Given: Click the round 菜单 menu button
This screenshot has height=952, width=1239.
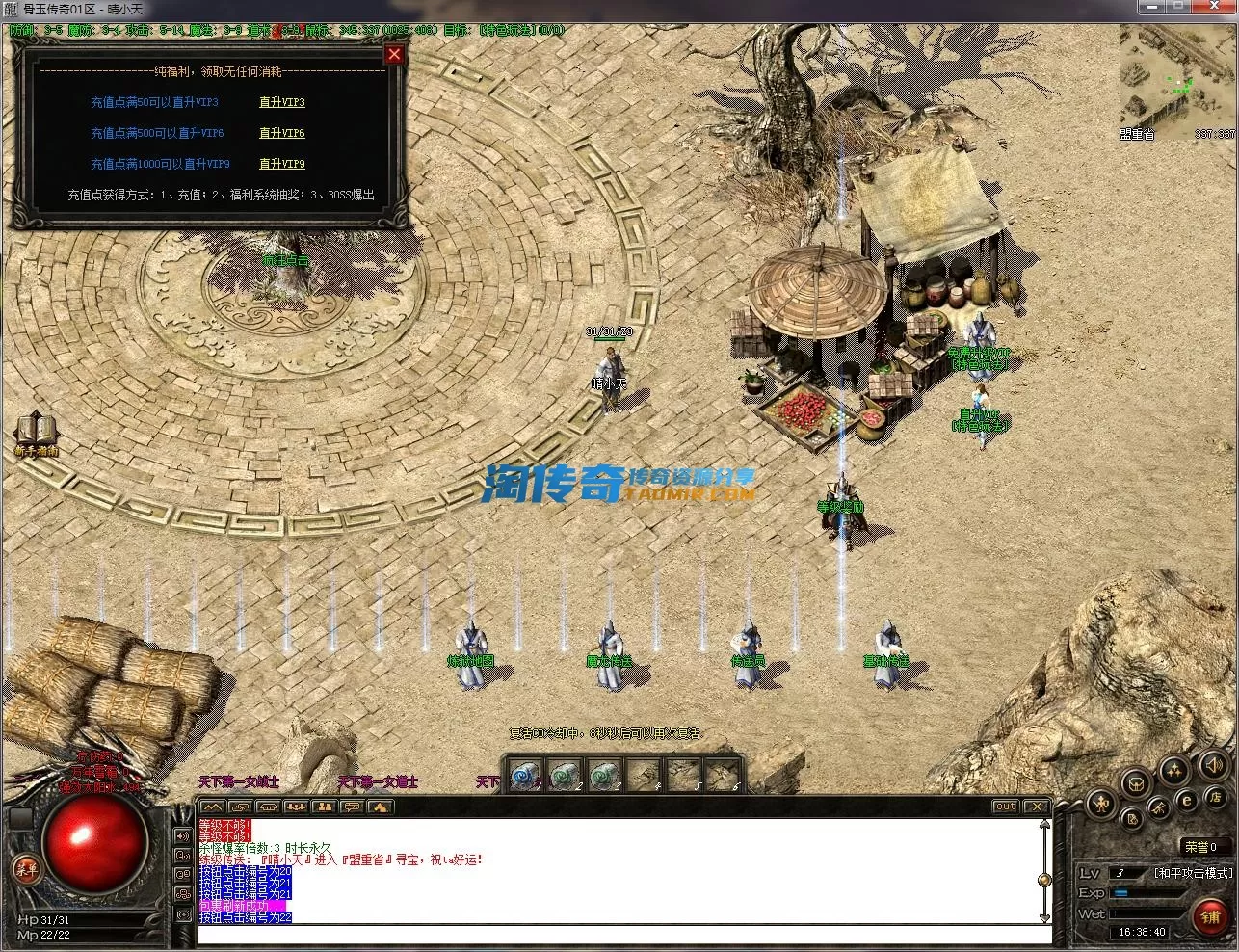Looking at the screenshot, I should (26, 869).
